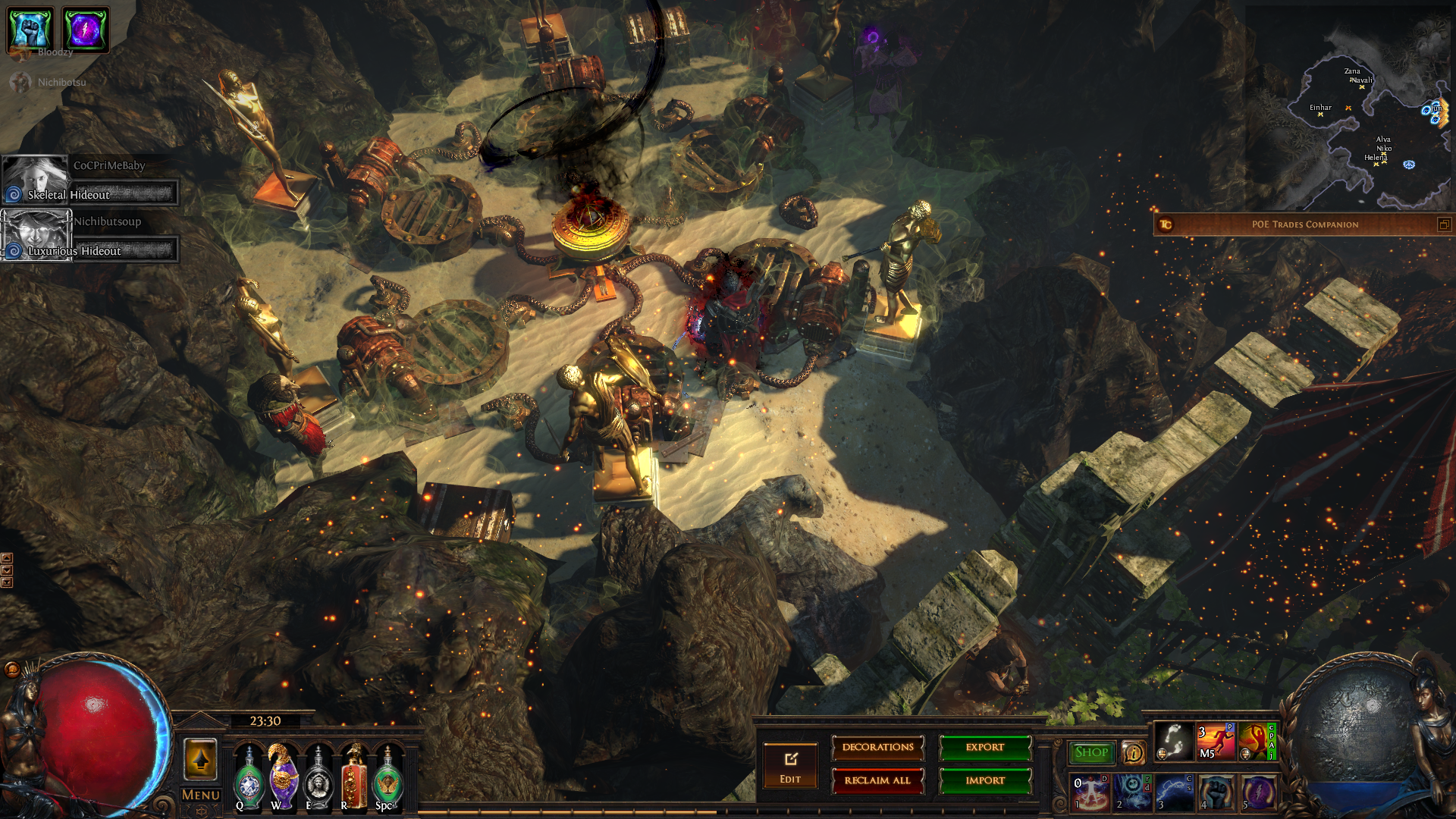
Task: Import a hideout layout
Action: click(x=985, y=781)
